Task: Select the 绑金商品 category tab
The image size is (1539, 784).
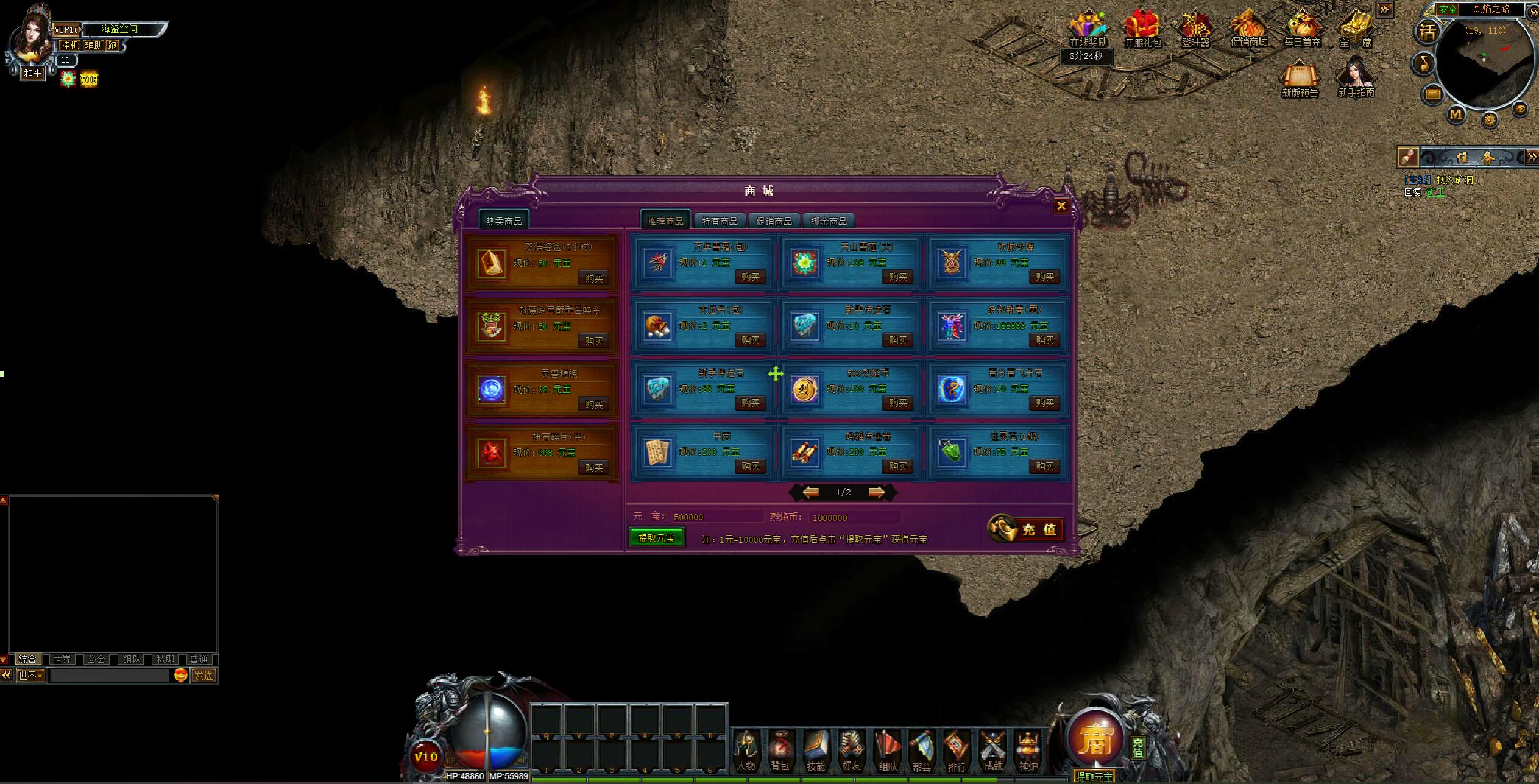Action: pyautogui.click(x=829, y=221)
